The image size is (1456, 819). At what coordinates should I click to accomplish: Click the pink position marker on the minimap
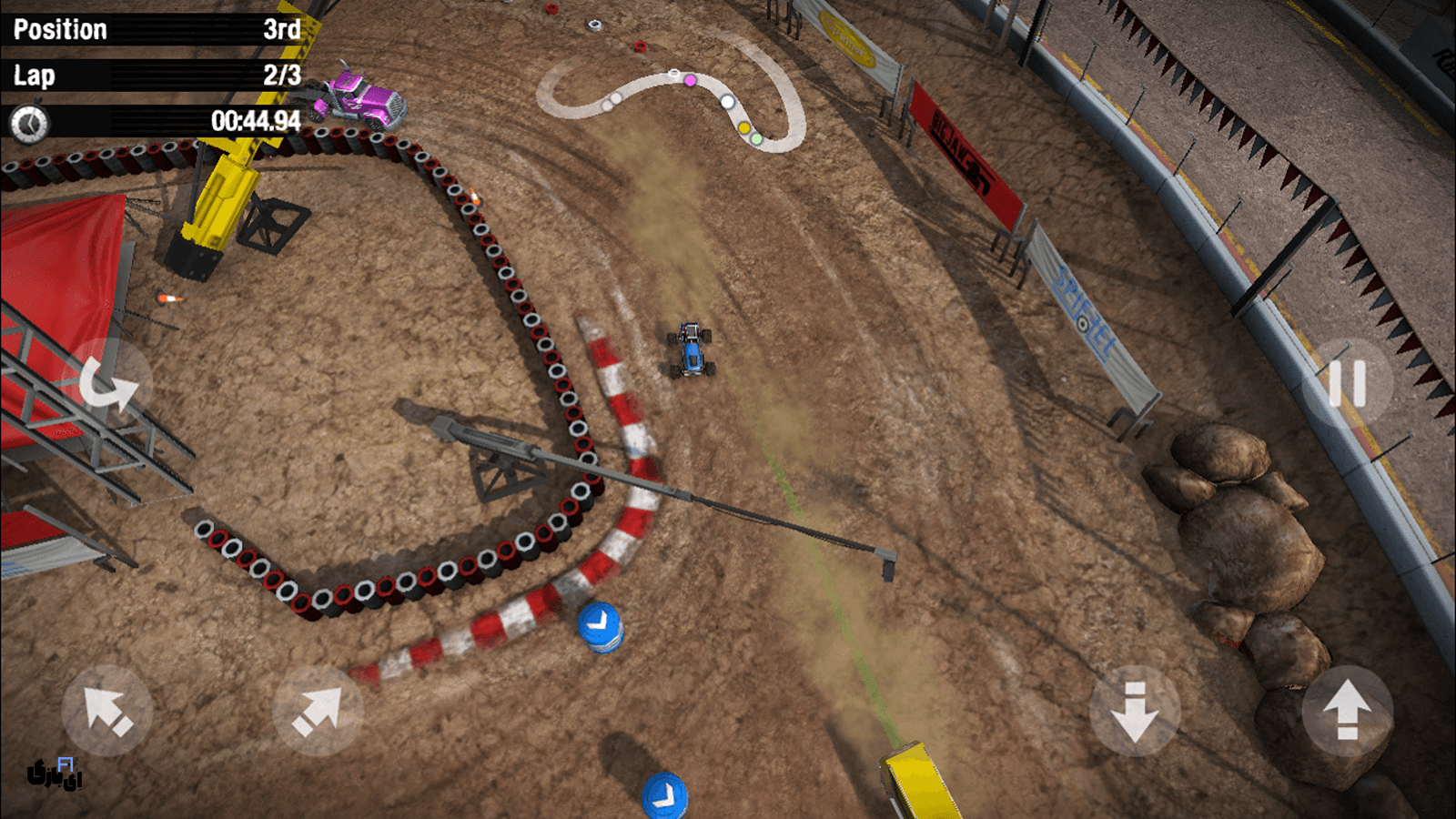(x=691, y=81)
